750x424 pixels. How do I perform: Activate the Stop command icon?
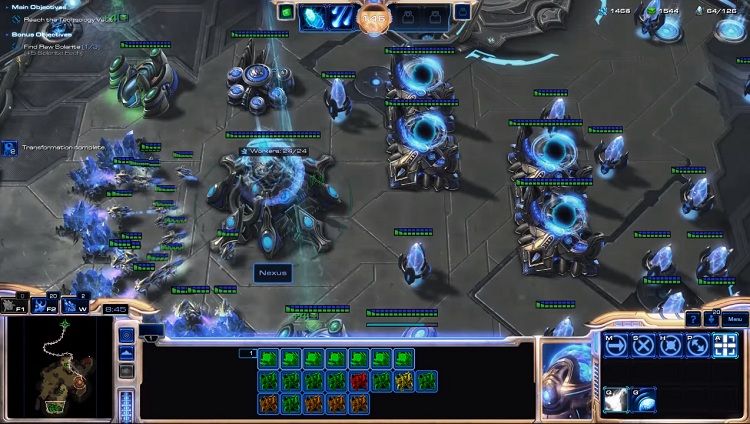642,345
